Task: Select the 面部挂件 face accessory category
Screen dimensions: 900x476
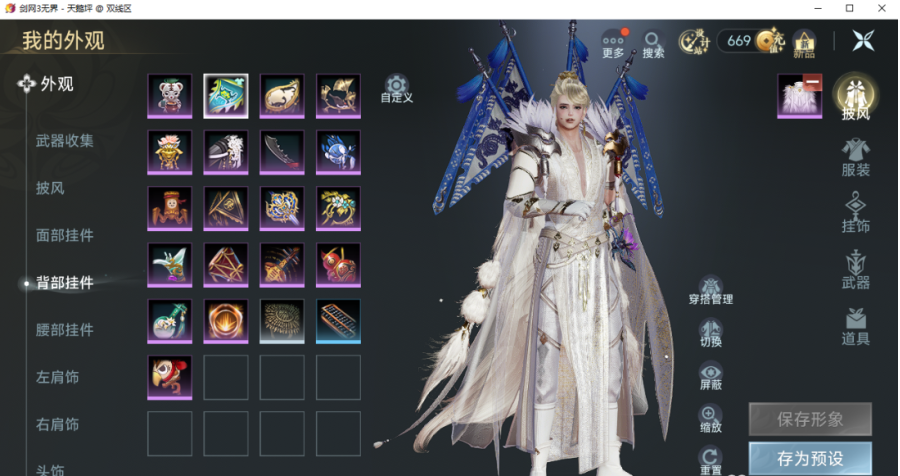Action: (x=65, y=236)
